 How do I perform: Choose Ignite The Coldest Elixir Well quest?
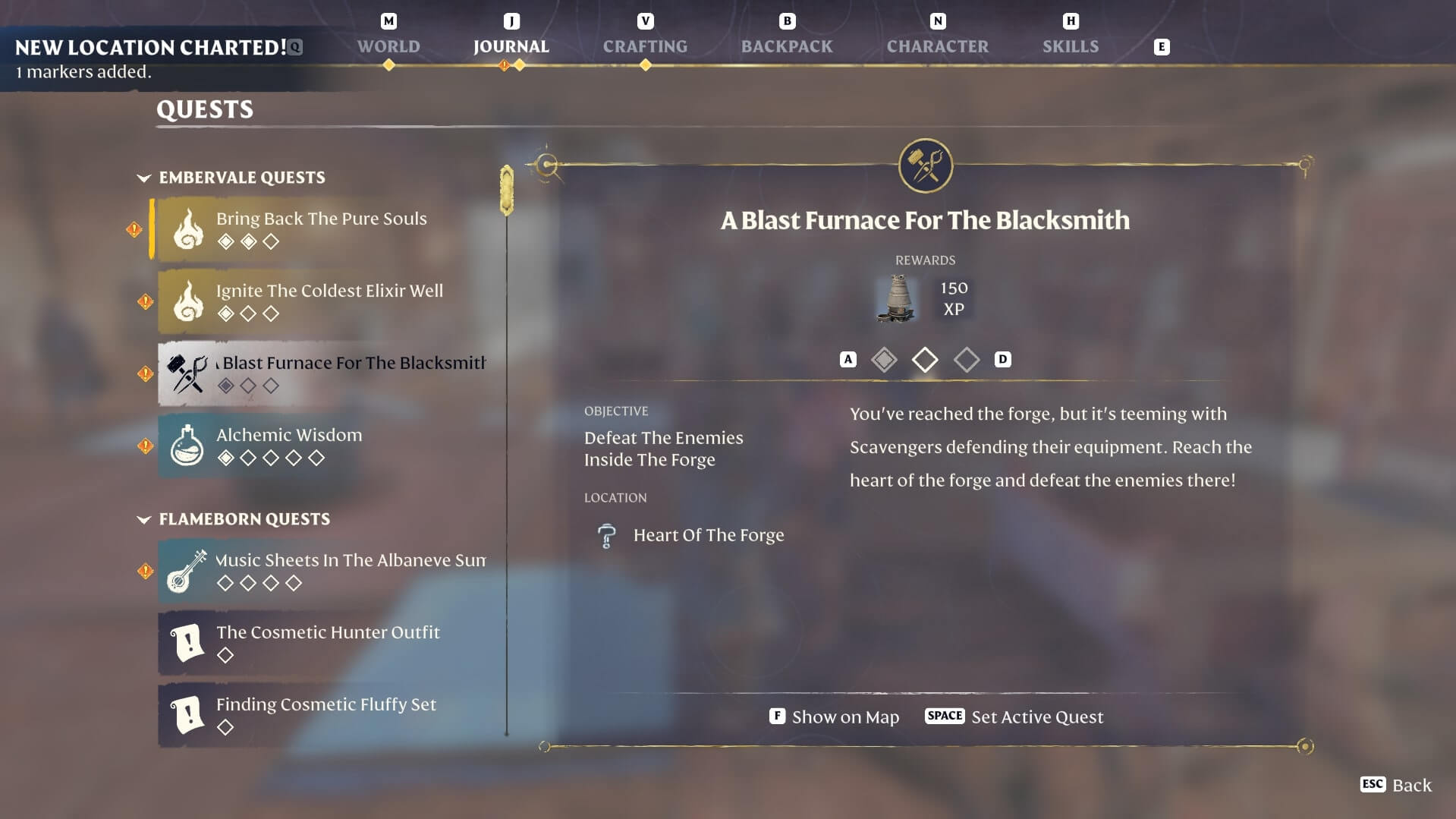[329, 301]
